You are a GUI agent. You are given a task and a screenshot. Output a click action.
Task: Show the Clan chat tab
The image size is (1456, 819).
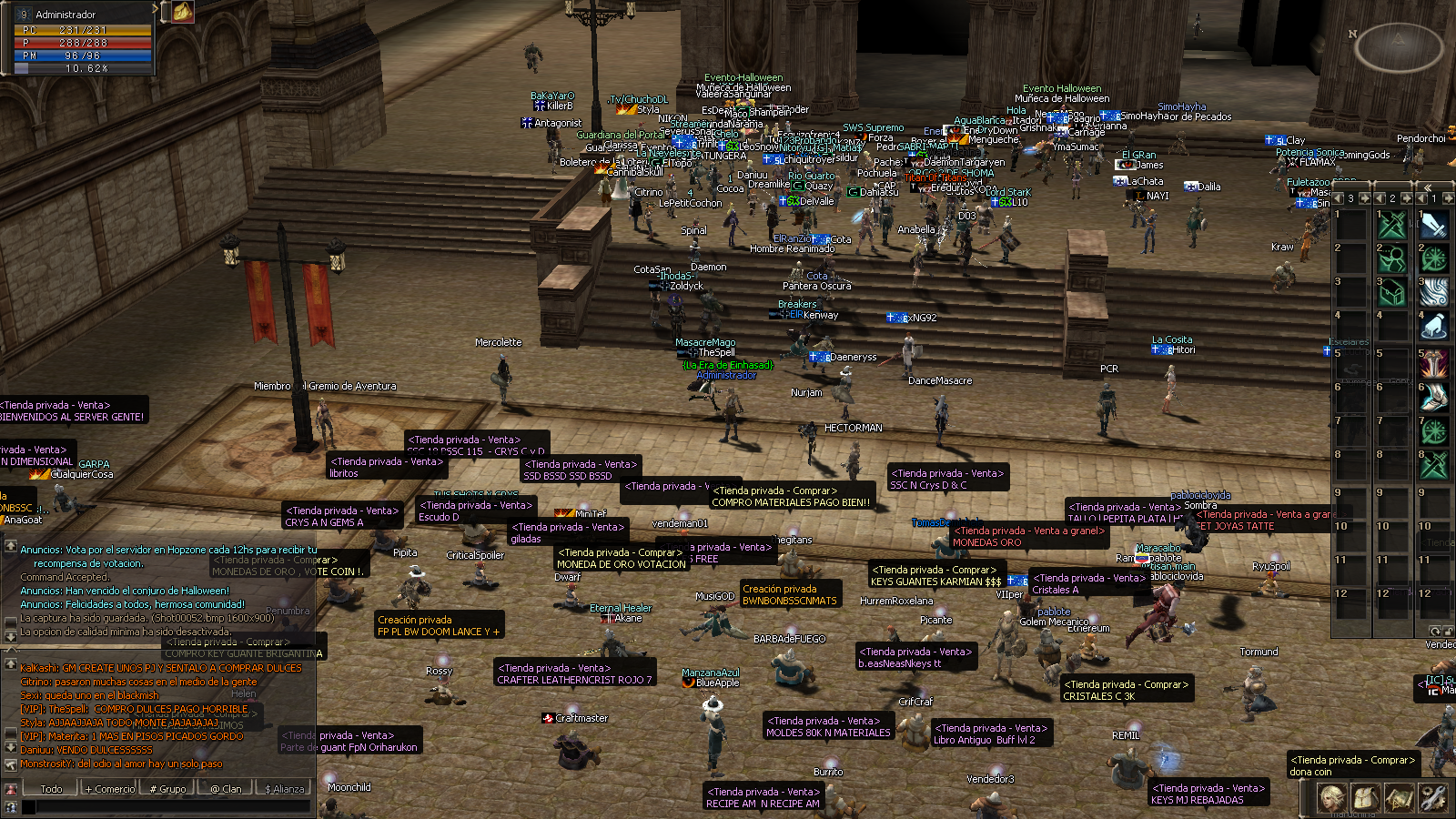[227, 788]
